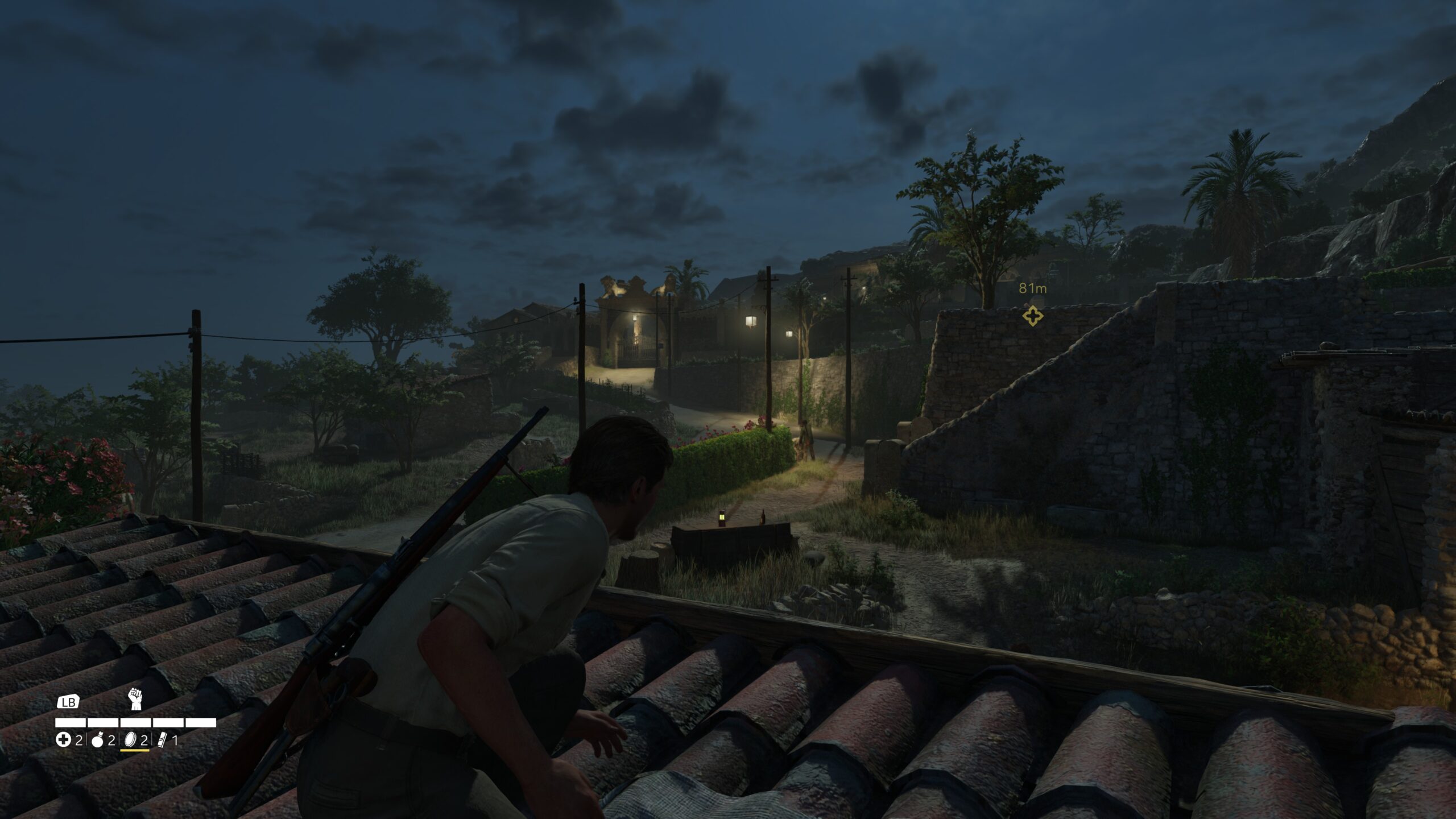
Task: Click the 81m objective waypoint marker
Action: 1032,316
